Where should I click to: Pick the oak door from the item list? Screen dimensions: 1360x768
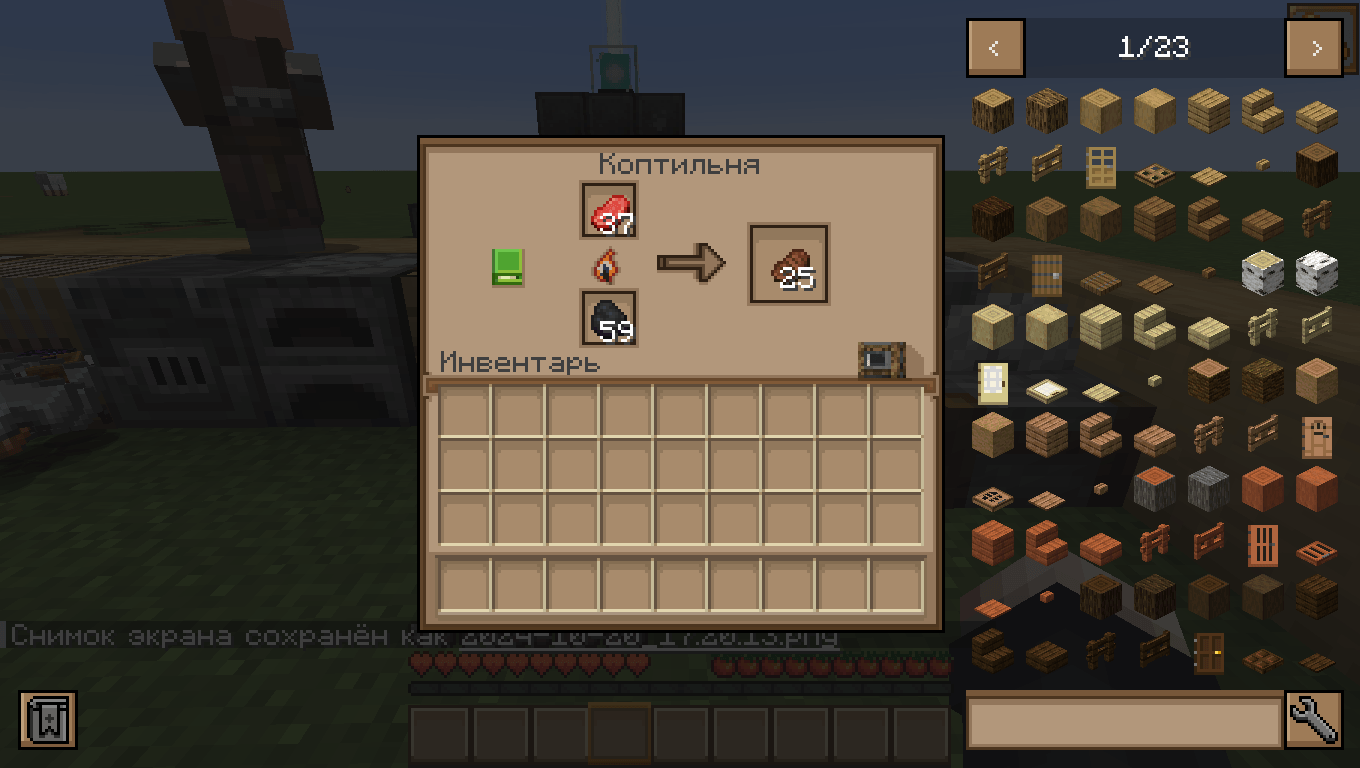pyautogui.click(x=1100, y=168)
